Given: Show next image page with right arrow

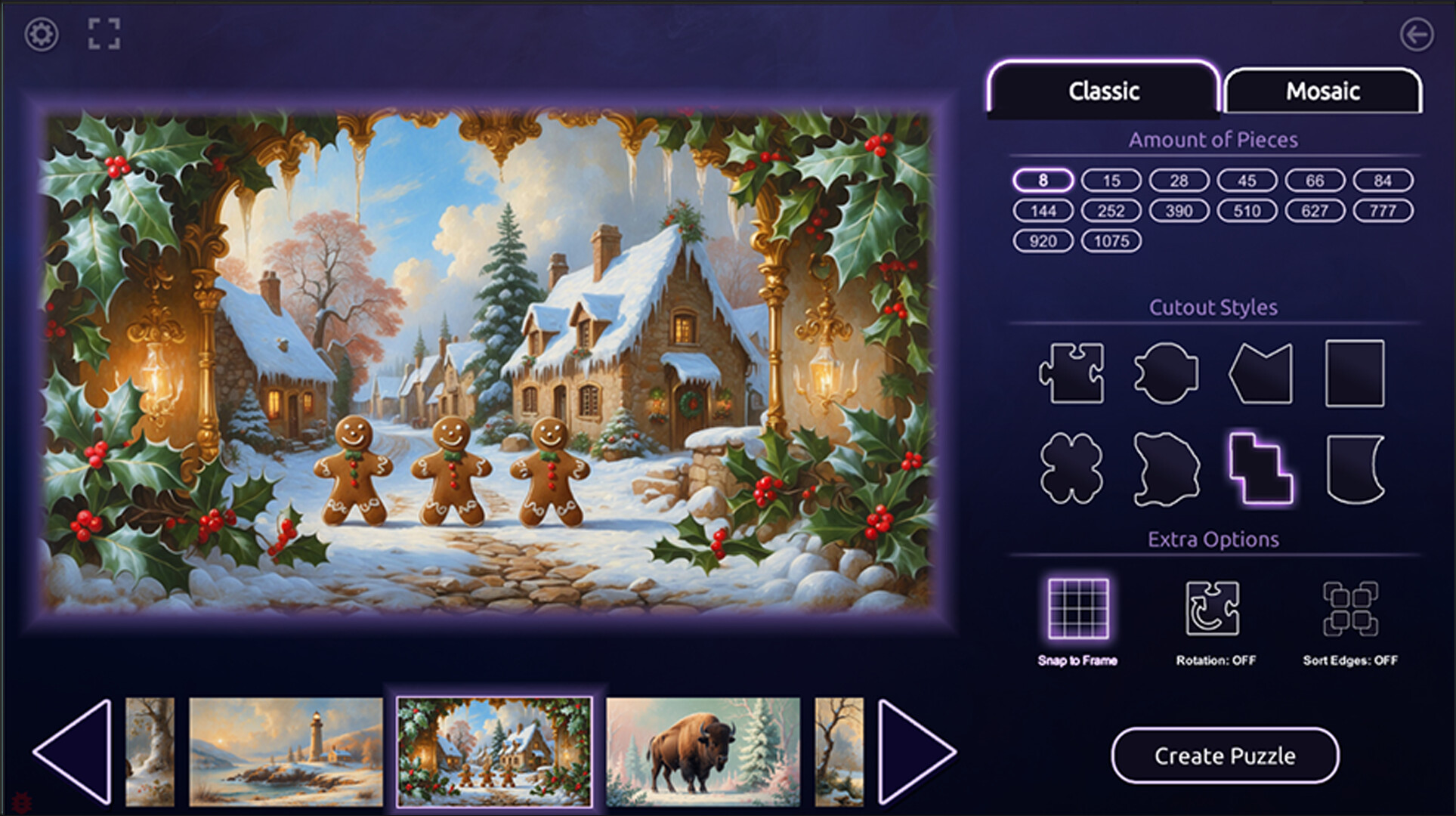Looking at the screenshot, I should point(916,756).
